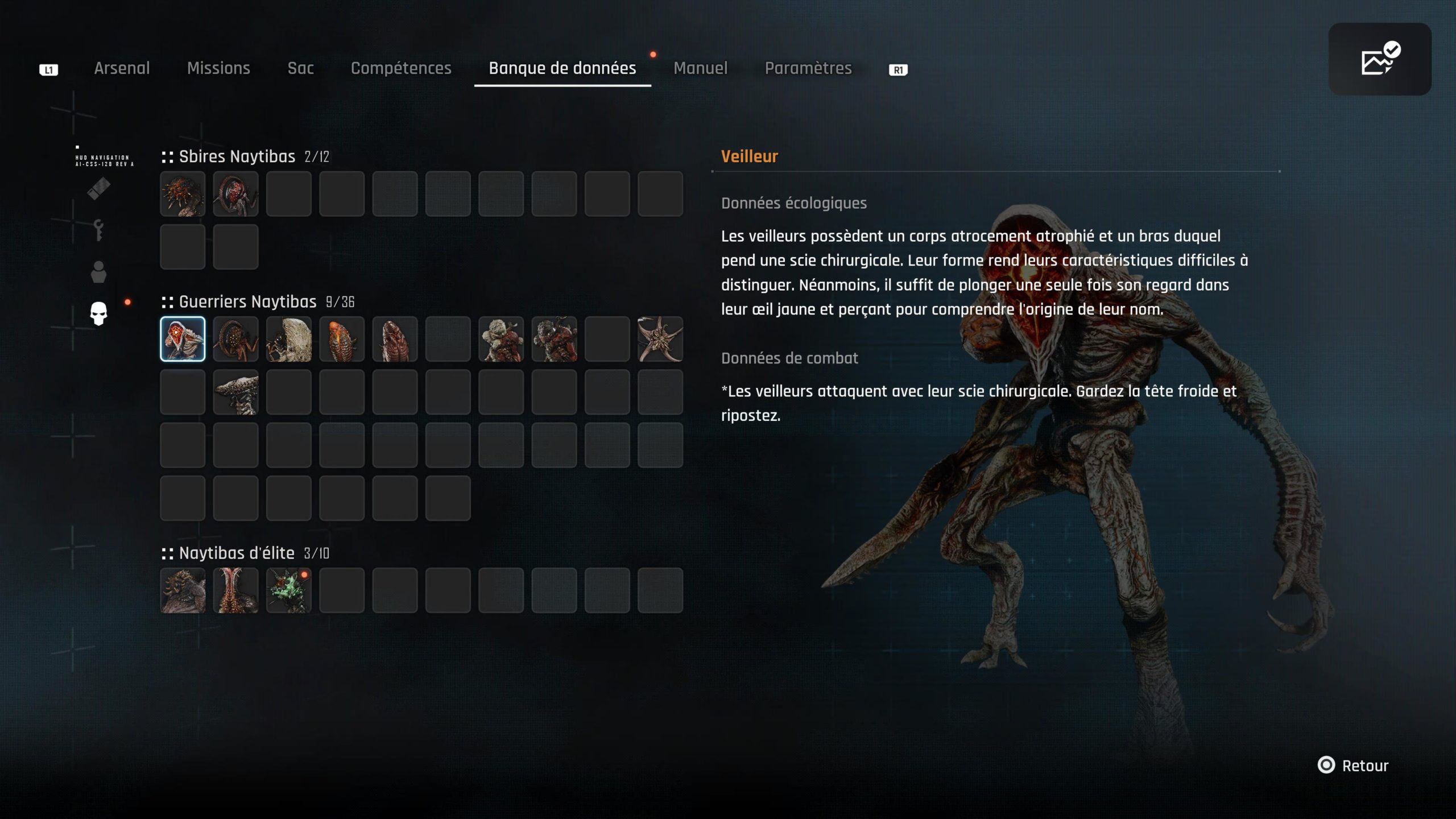Open the green spiky elite Naytiba entry
Screen dimensions: 1456x819
click(x=289, y=590)
